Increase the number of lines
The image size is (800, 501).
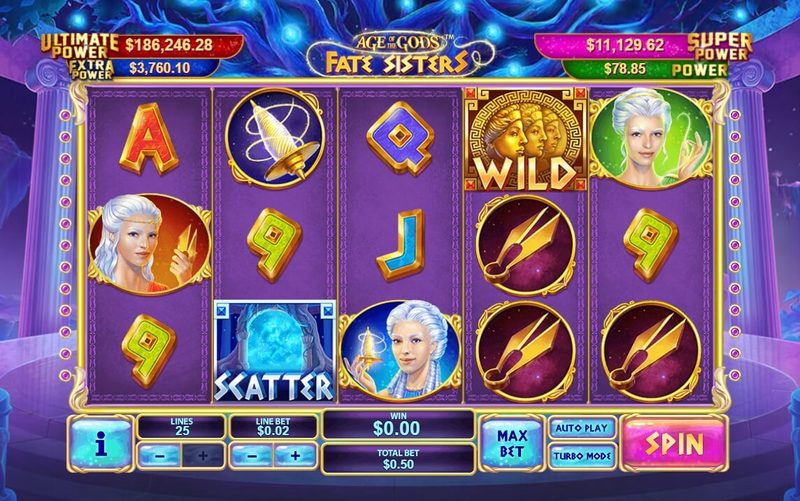click(203, 455)
